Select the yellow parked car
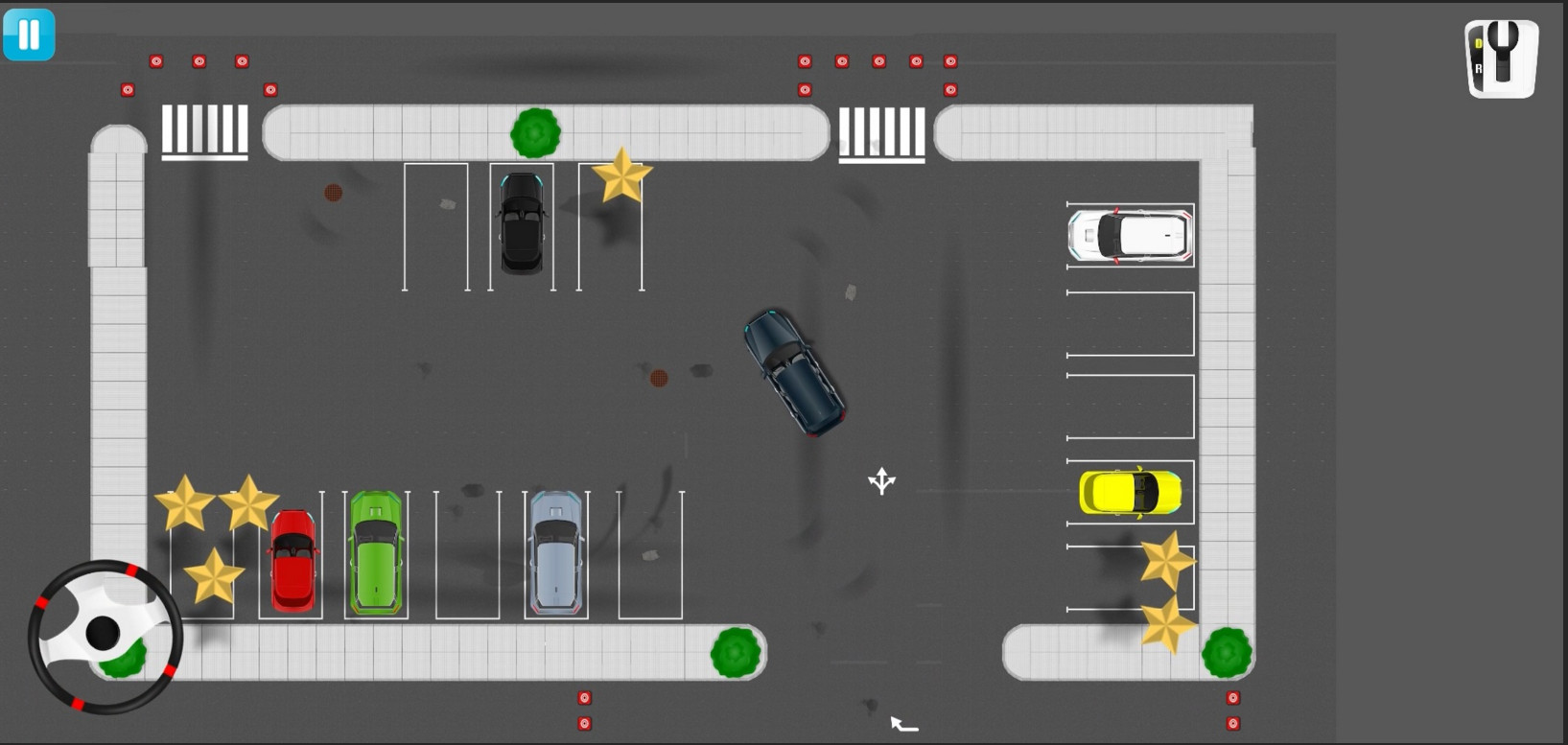Image resolution: width=1568 pixels, height=745 pixels. tap(1132, 491)
